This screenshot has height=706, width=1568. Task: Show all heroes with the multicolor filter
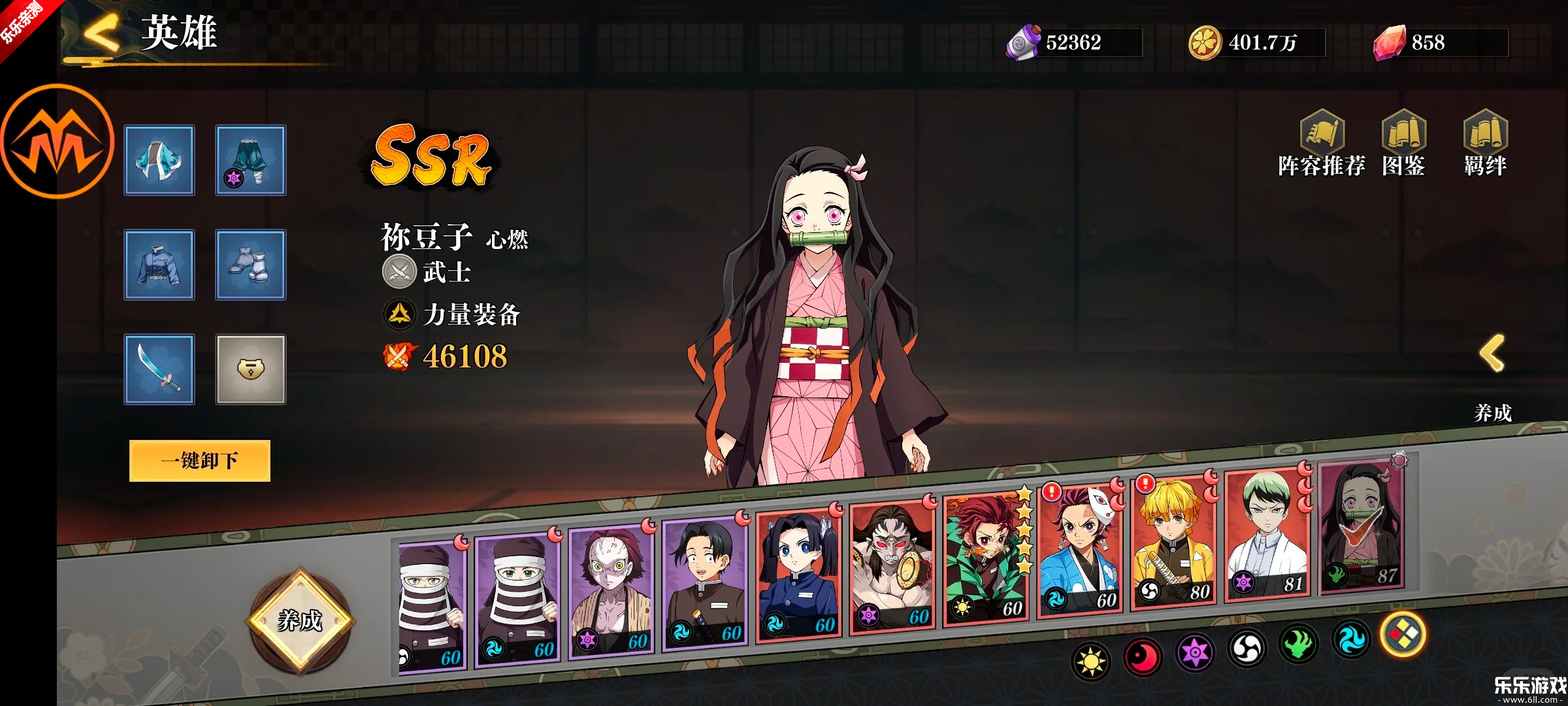(1403, 634)
